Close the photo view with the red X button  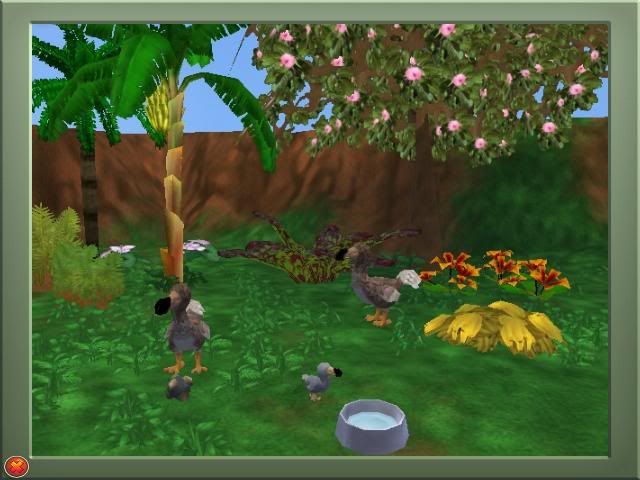click(x=16, y=465)
